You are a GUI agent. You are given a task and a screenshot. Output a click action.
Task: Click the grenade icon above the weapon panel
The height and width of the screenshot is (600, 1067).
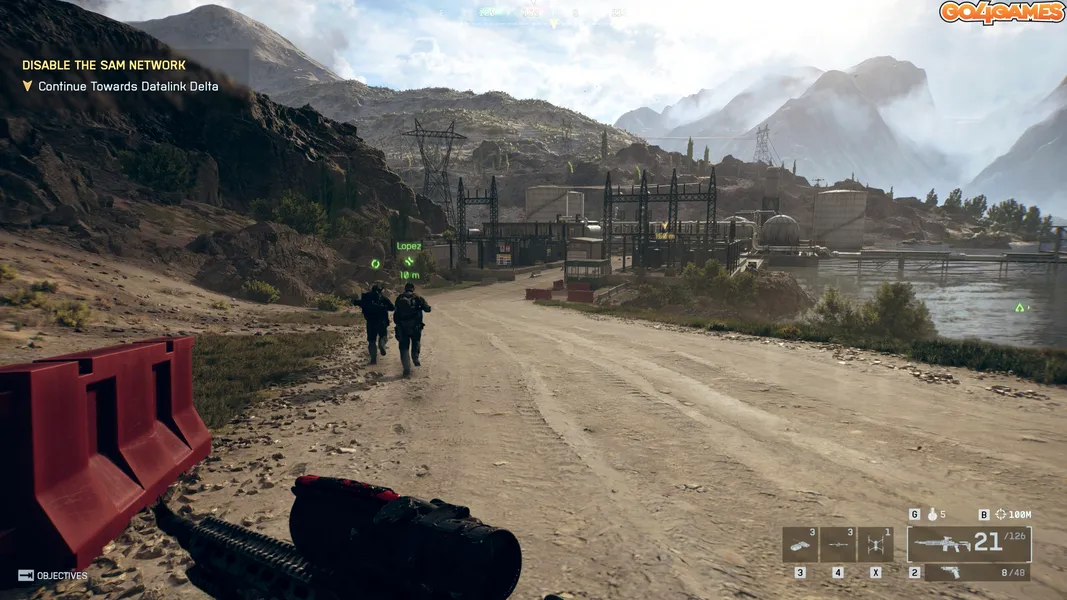click(932, 515)
